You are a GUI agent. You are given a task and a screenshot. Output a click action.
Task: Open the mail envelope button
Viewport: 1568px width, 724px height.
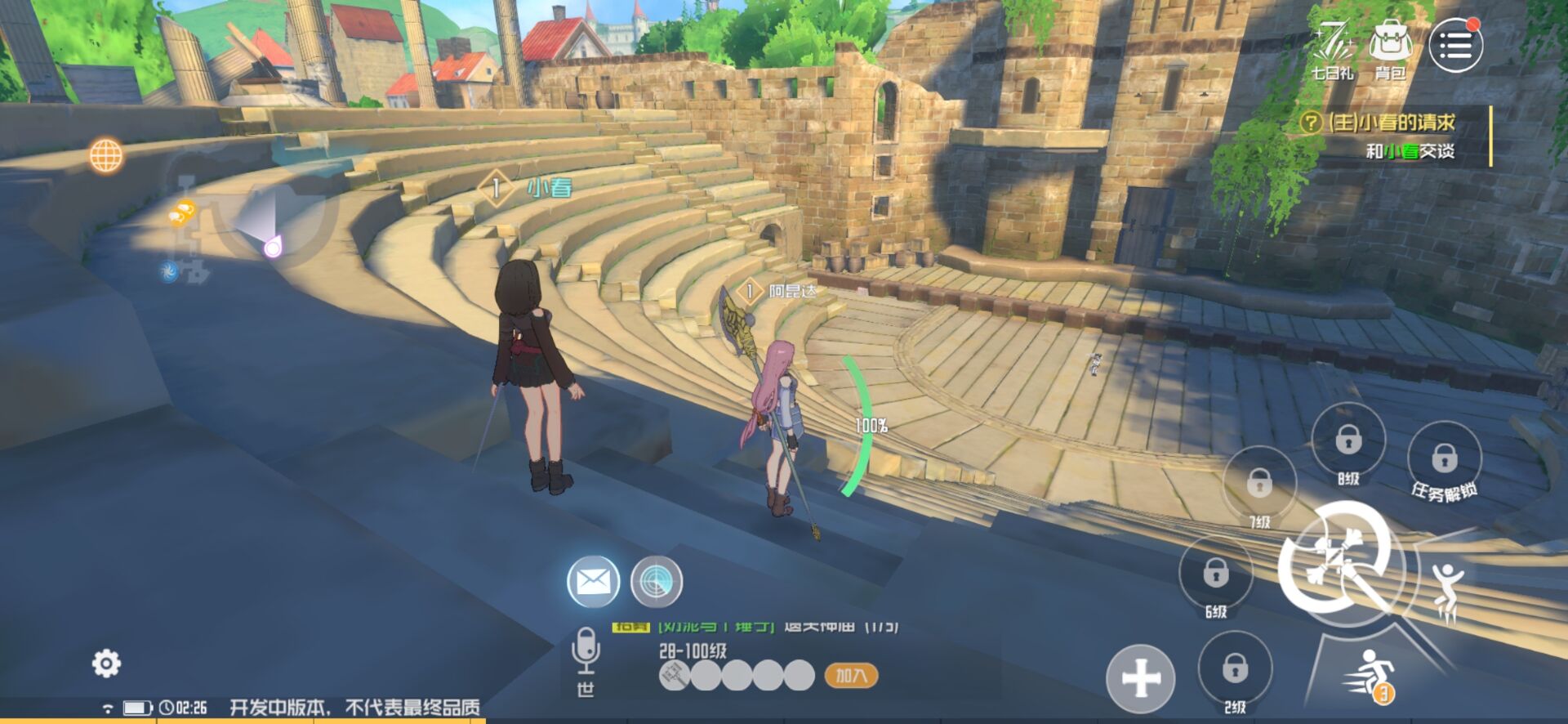[593, 582]
